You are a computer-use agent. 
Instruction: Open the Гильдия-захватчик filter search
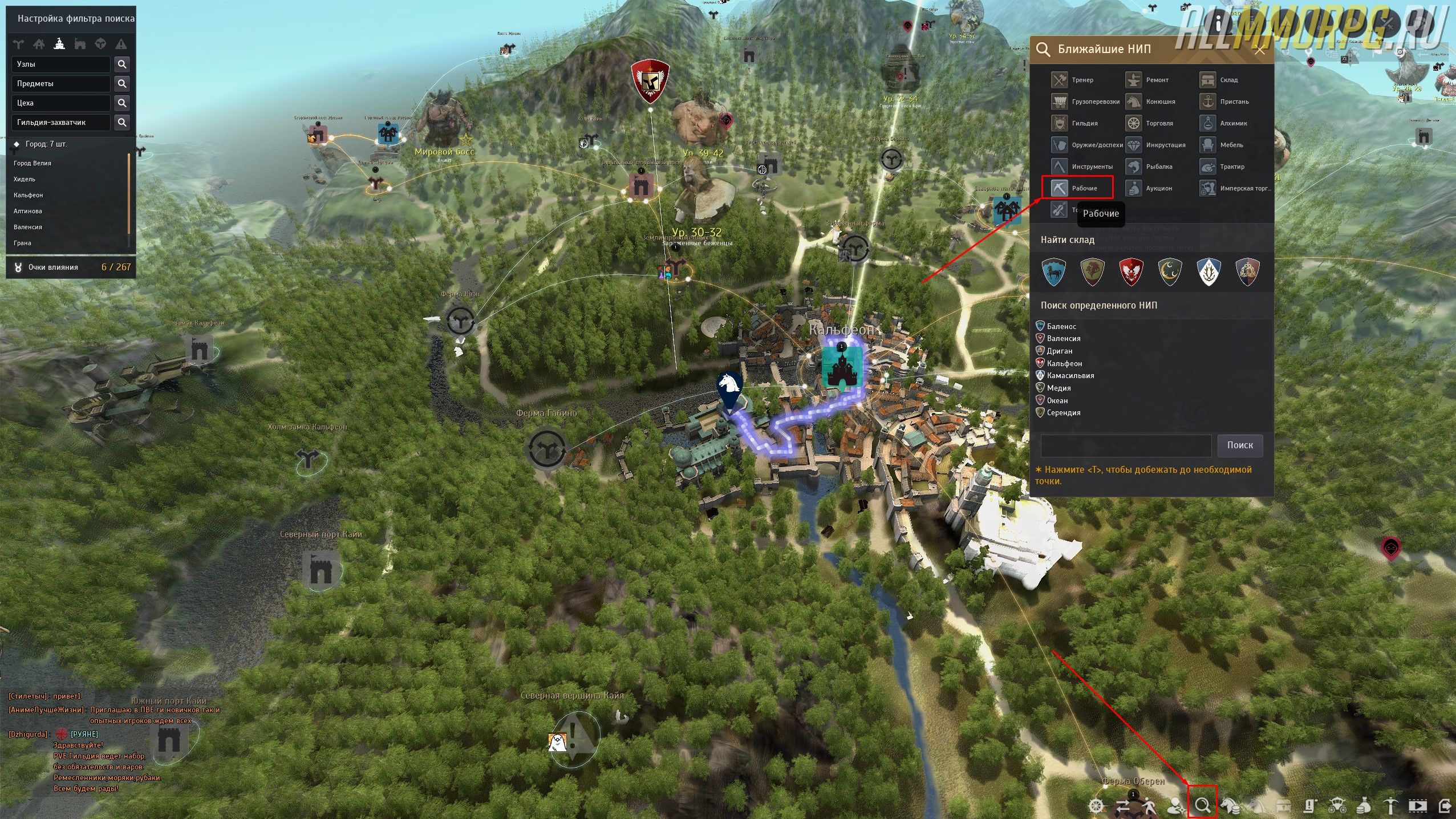pyautogui.click(x=121, y=123)
